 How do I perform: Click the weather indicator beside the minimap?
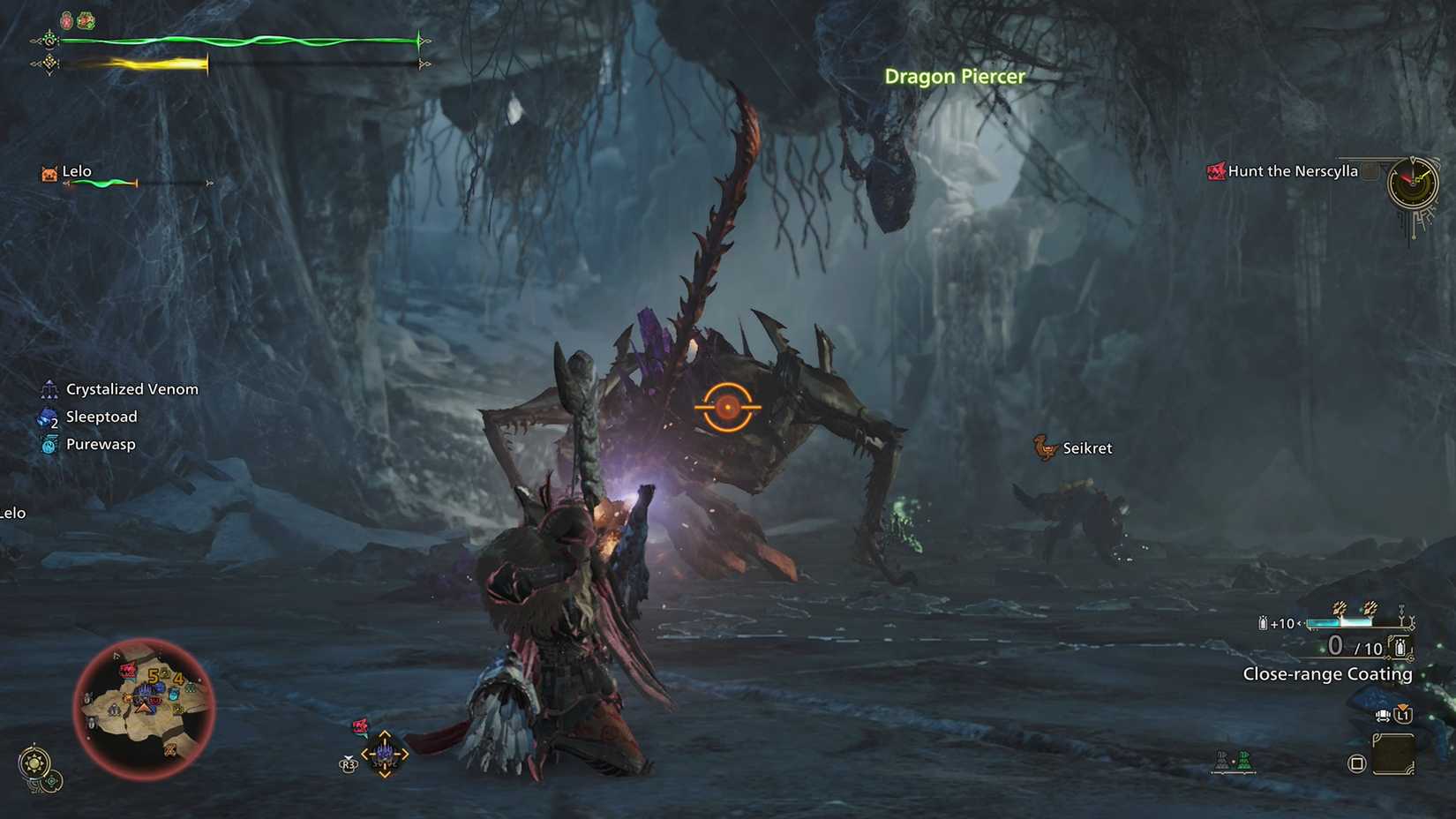coord(36,761)
